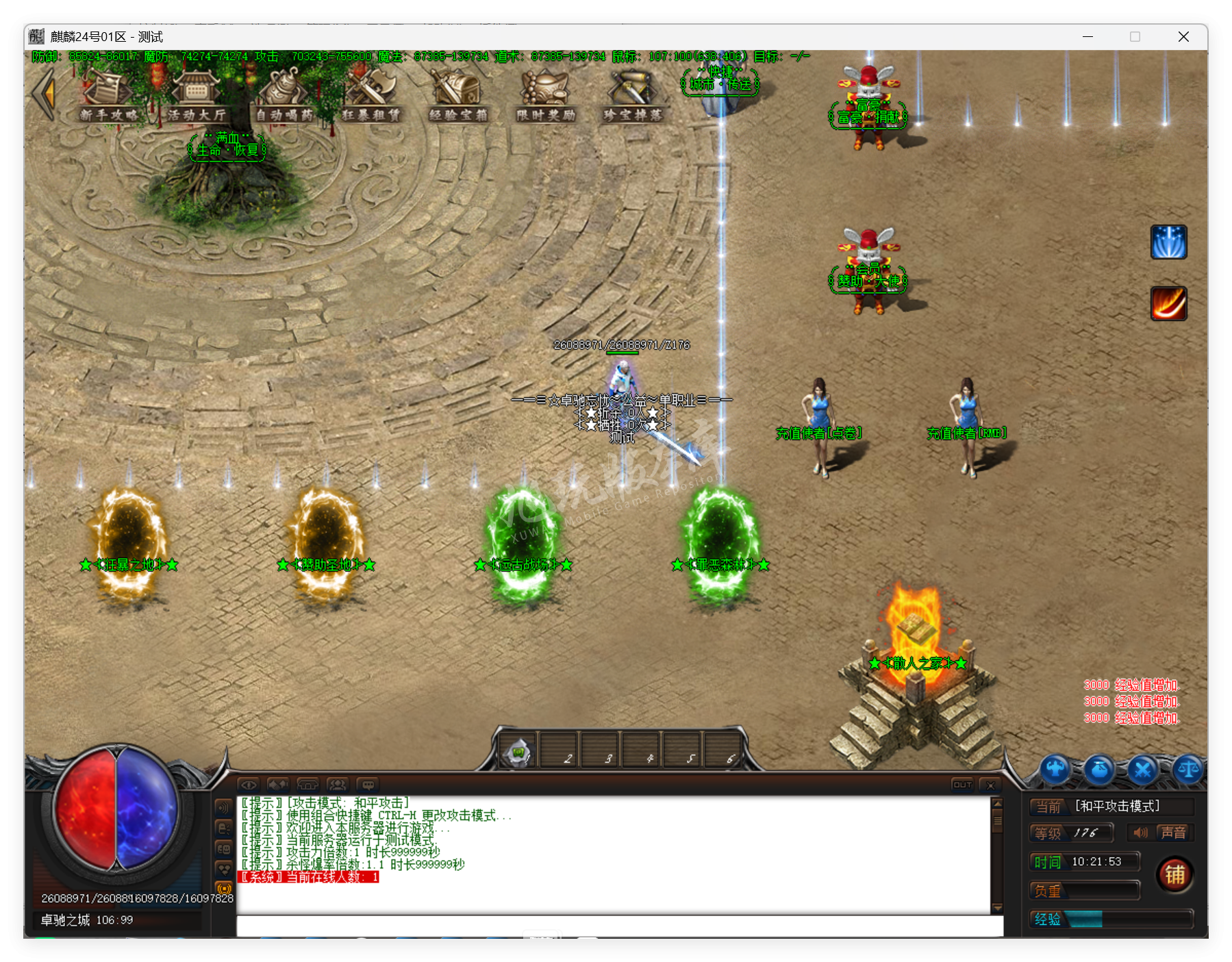Collapse the chat window with OUT button
The image size is (1232, 962).
[x=961, y=785]
